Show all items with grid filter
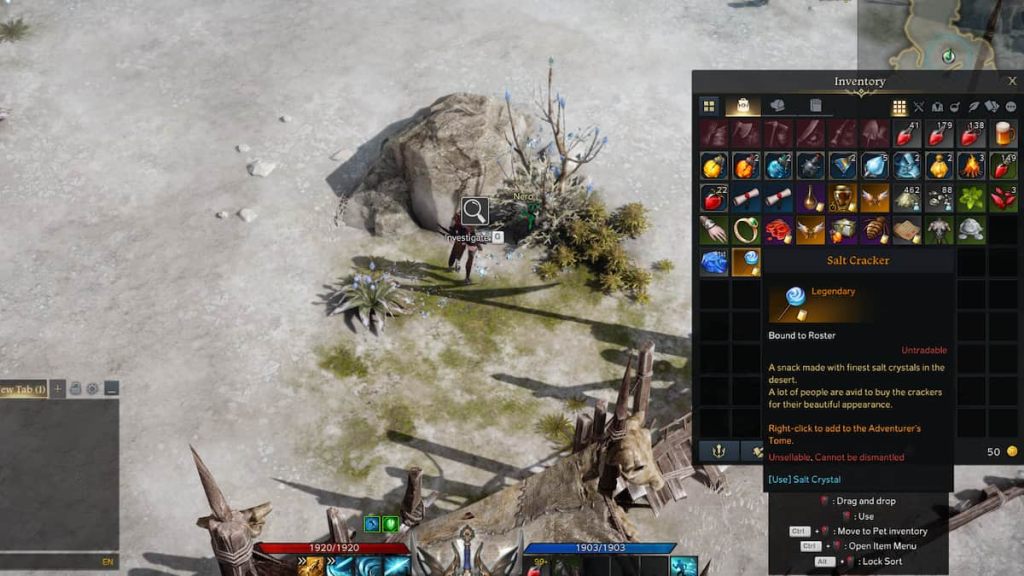 coord(899,107)
